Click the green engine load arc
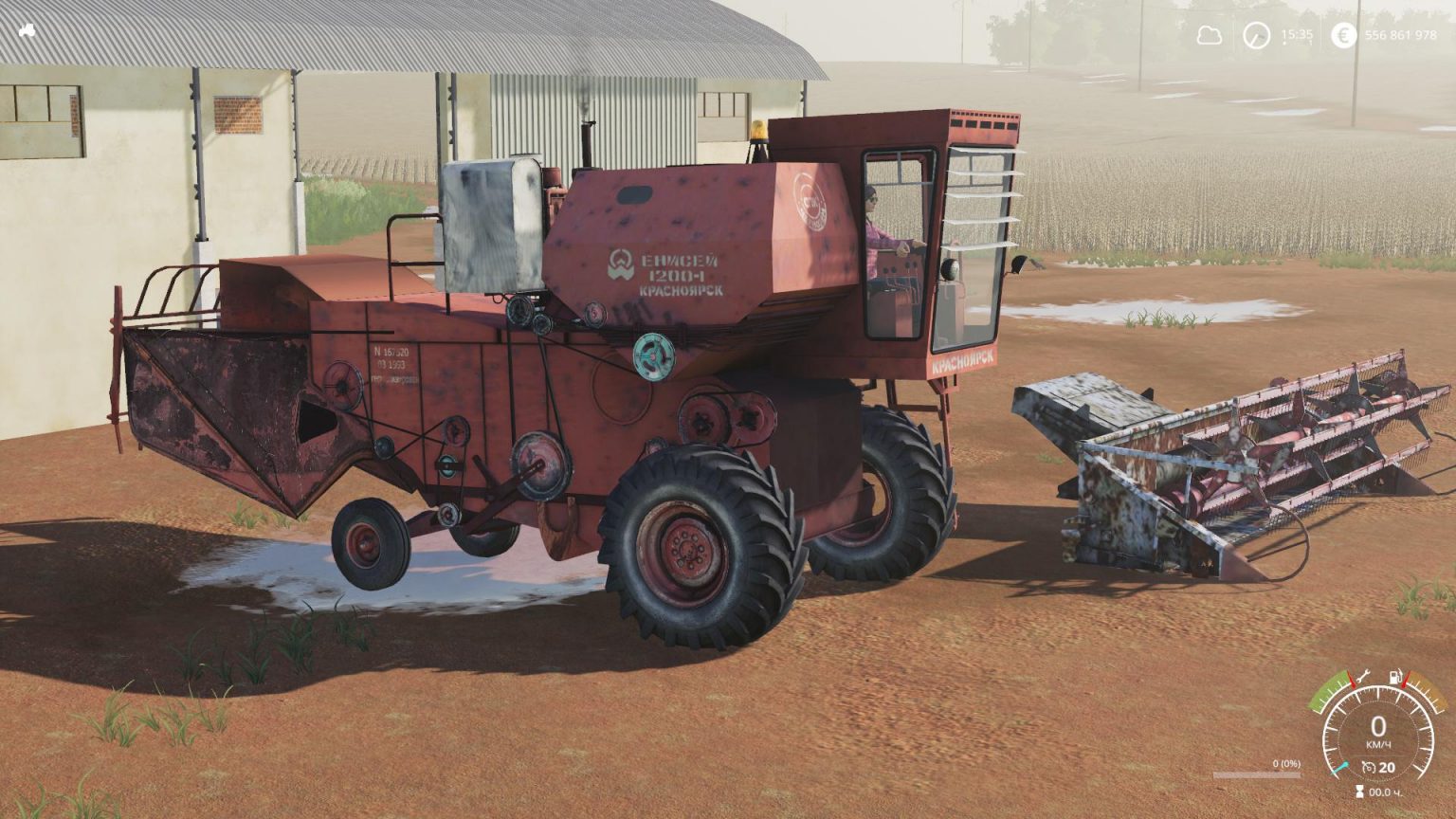Image resolution: width=1456 pixels, height=819 pixels. pyautogui.click(x=1327, y=690)
